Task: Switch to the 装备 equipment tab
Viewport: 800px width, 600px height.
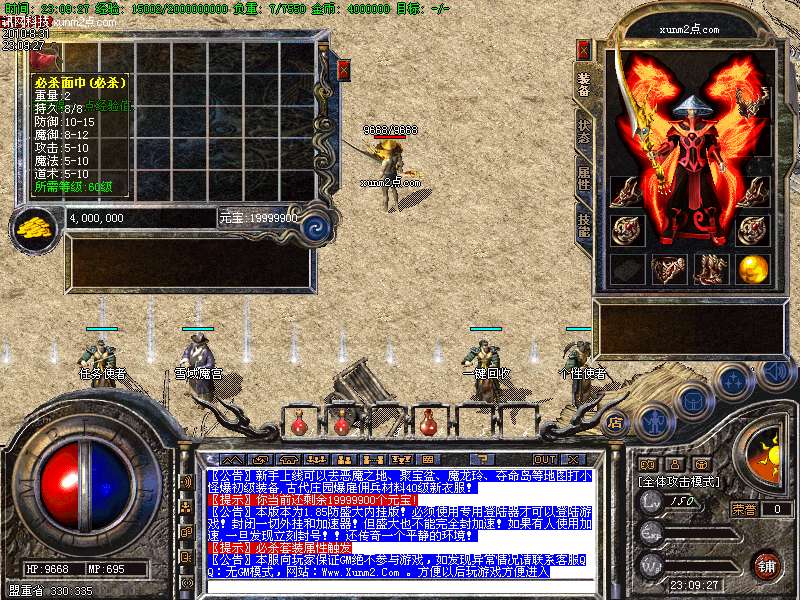Action: coord(583,86)
